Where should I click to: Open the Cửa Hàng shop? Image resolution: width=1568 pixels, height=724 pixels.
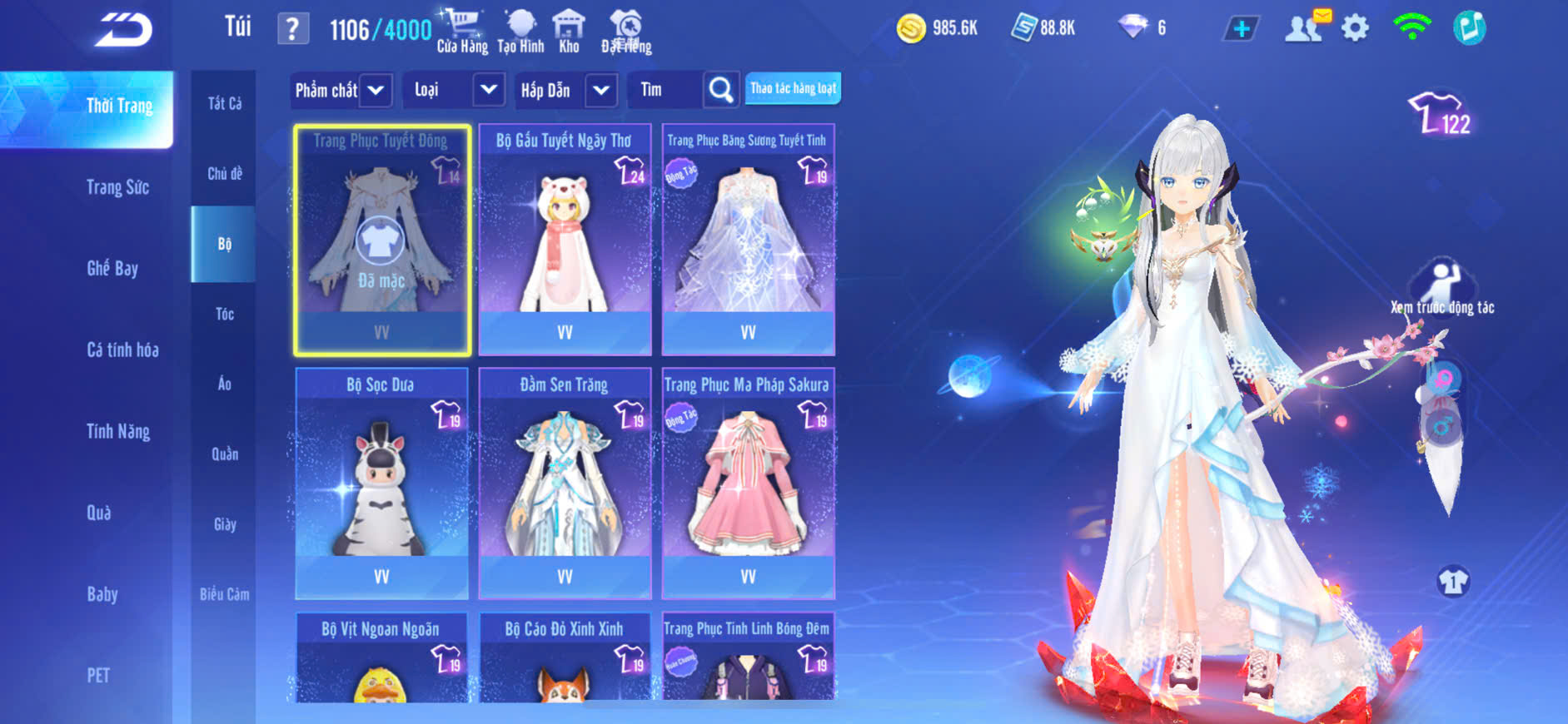click(x=462, y=32)
